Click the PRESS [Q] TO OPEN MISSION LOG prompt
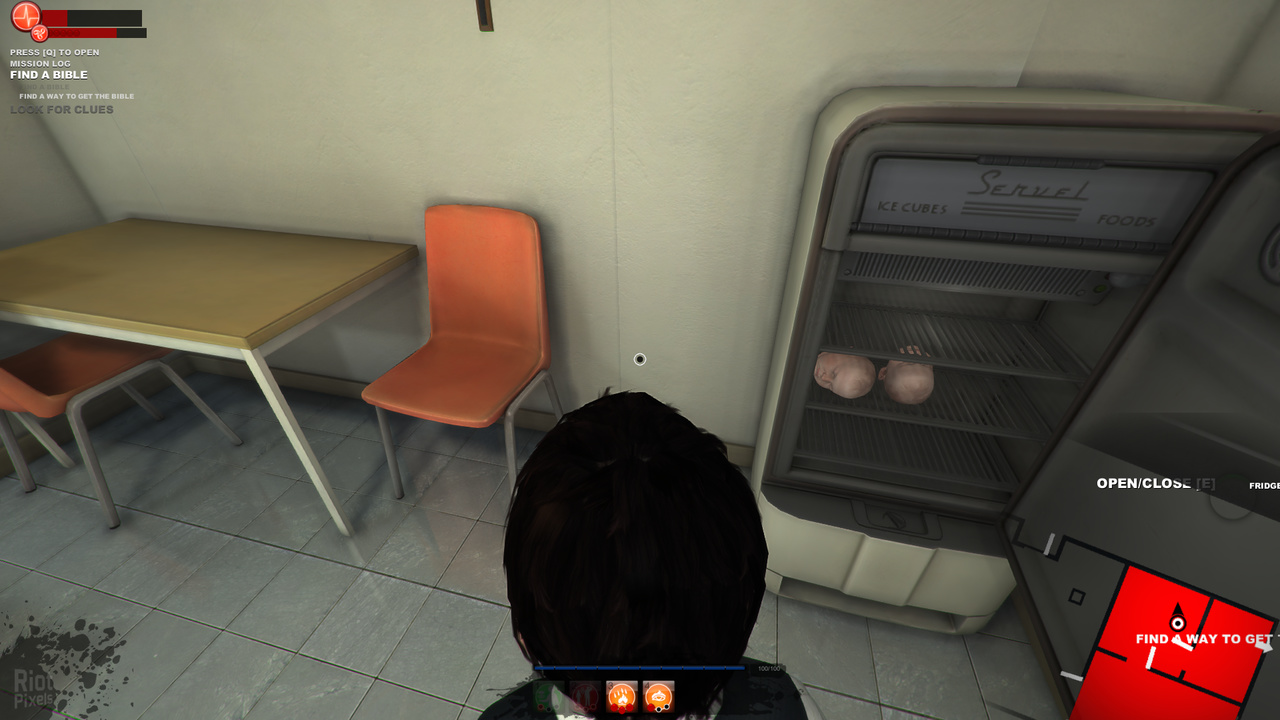Image resolution: width=1280 pixels, height=720 pixels. point(55,57)
